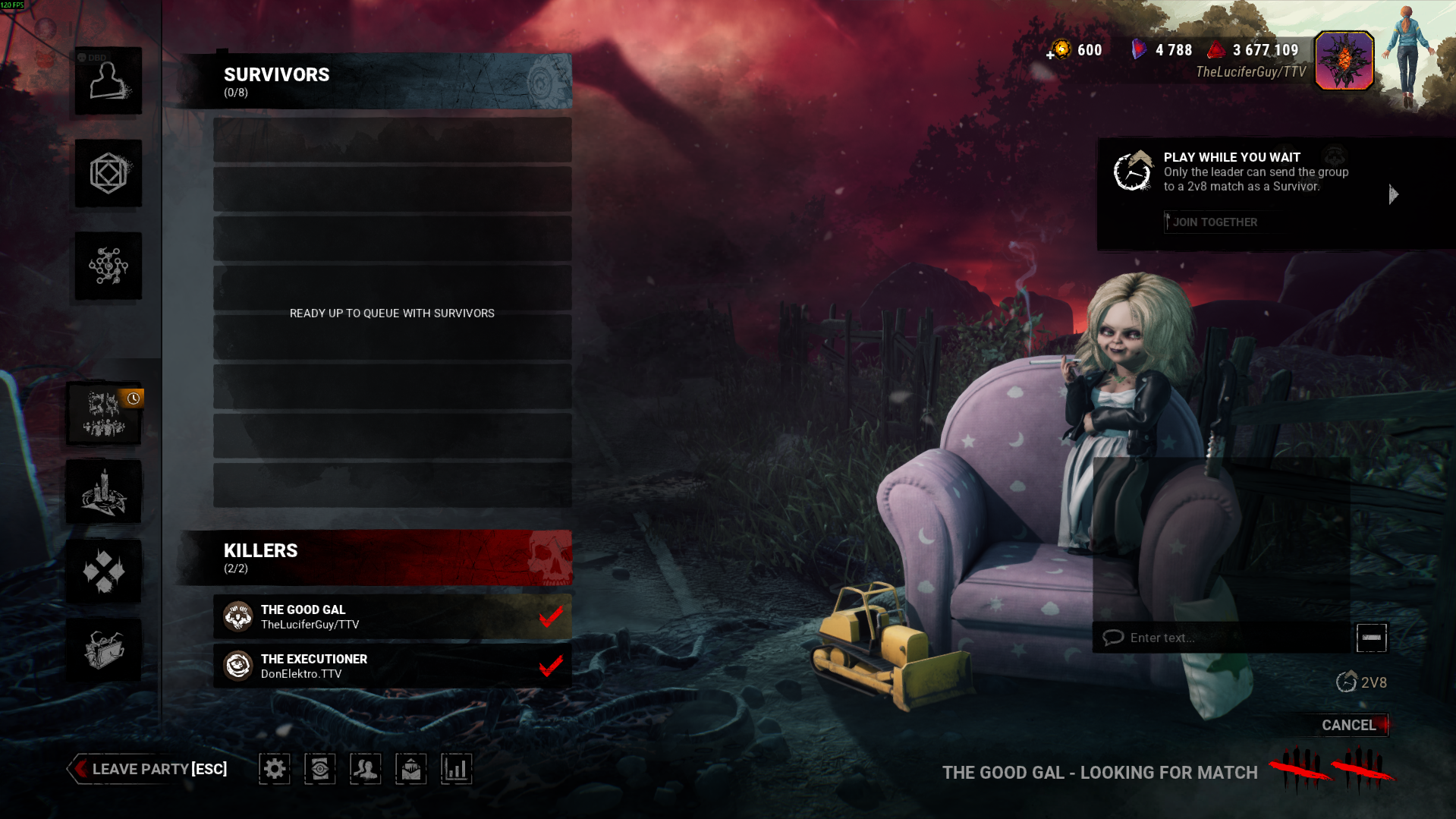Select The Good Gal killer row
Viewport: 1456px width, 819px height.
392,616
